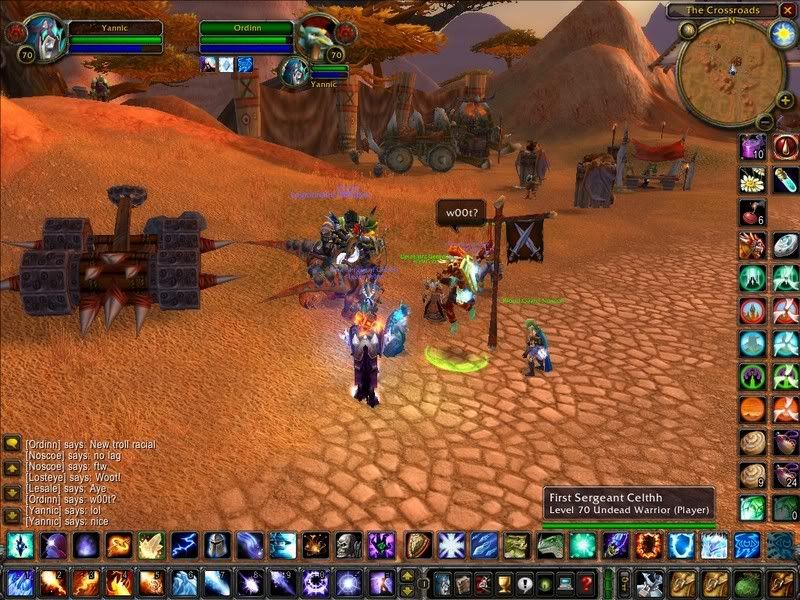Open the red question mark help button
The height and width of the screenshot is (600, 800).
(587, 582)
